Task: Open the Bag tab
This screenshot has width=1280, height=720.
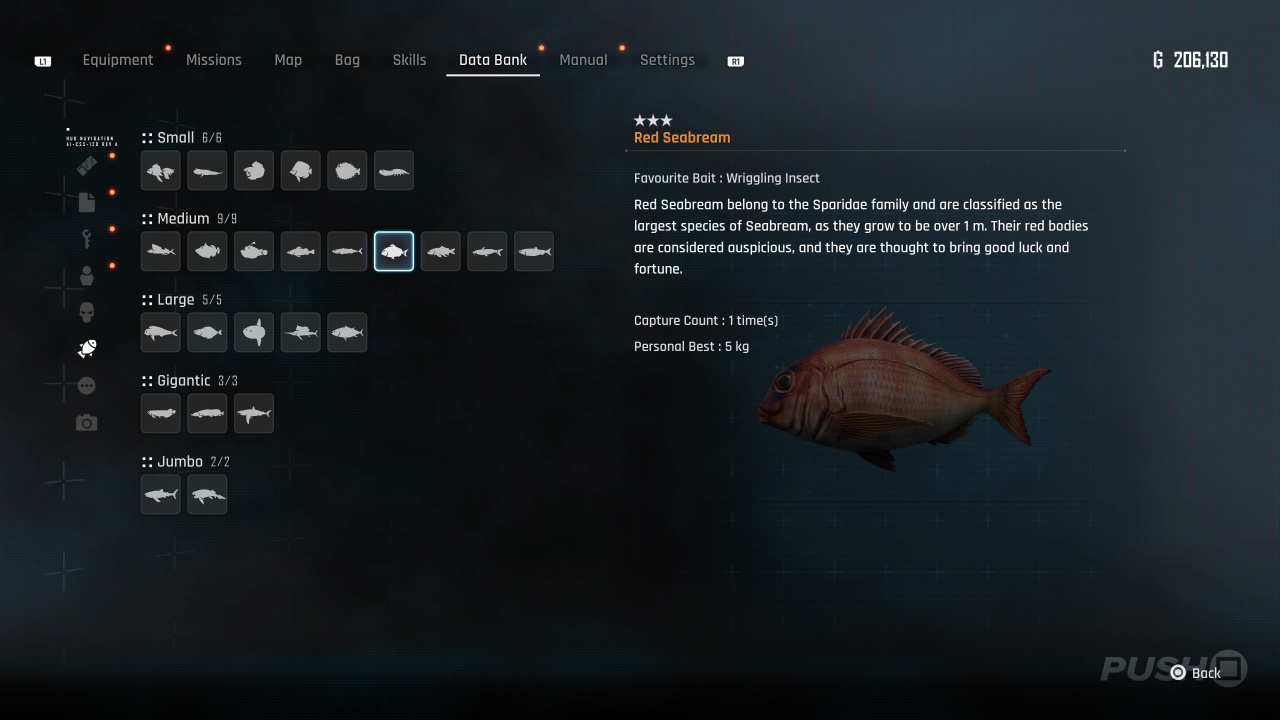Action: pos(347,60)
